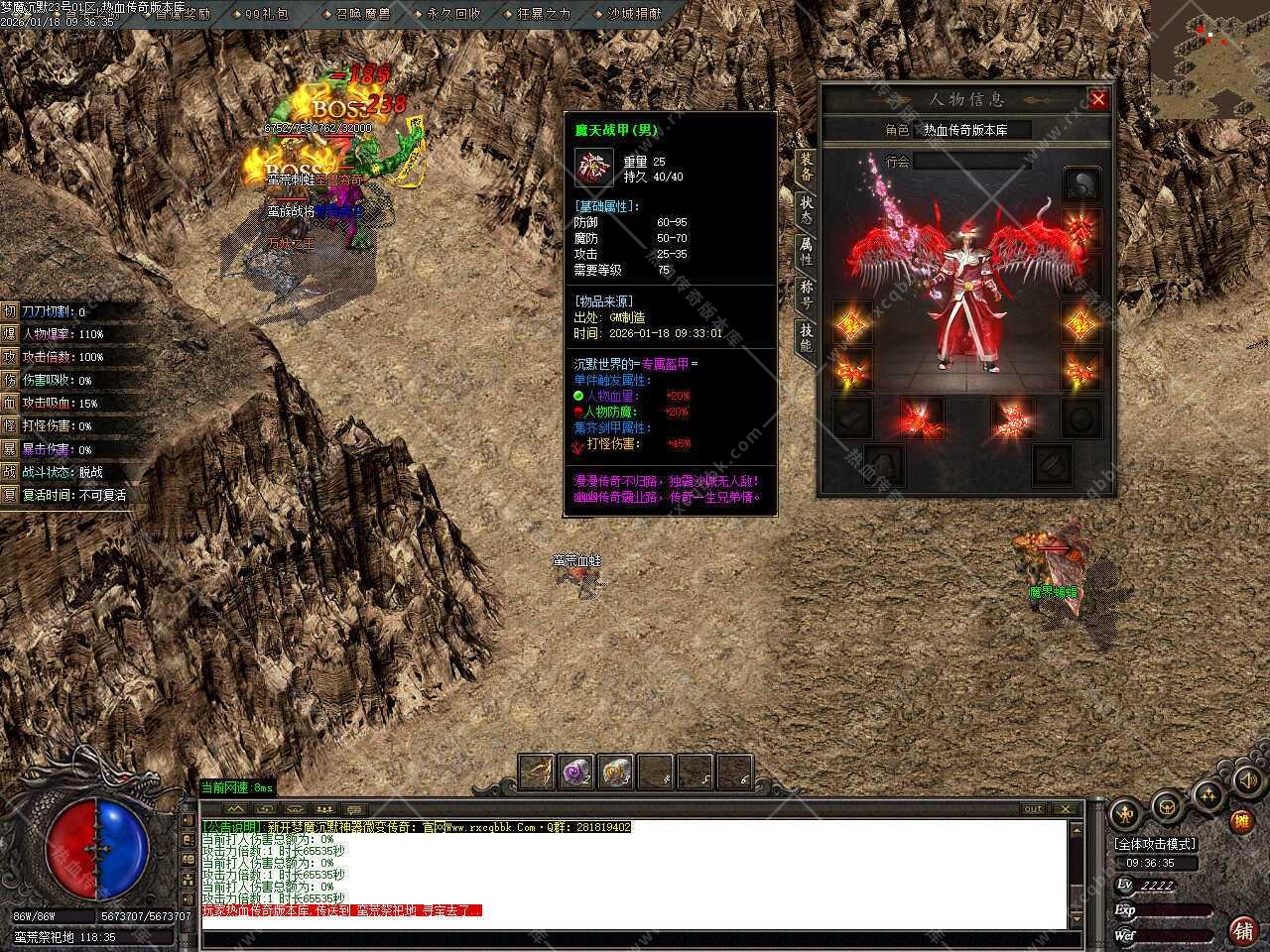Toggle the sound speaker button
The height and width of the screenshot is (952, 1270).
pos(1245,782)
